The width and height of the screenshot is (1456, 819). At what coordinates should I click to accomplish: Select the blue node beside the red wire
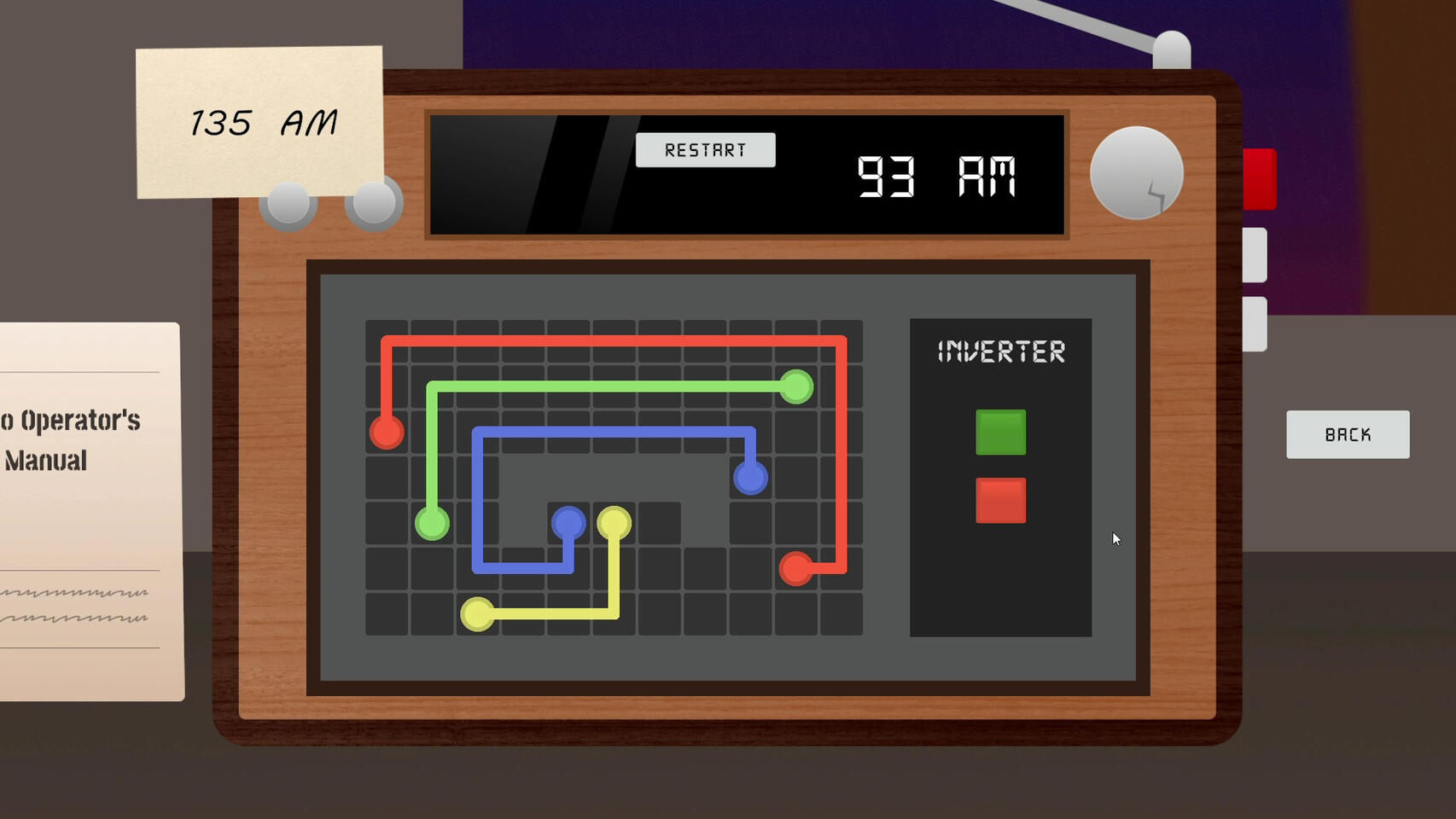[x=750, y=478]
